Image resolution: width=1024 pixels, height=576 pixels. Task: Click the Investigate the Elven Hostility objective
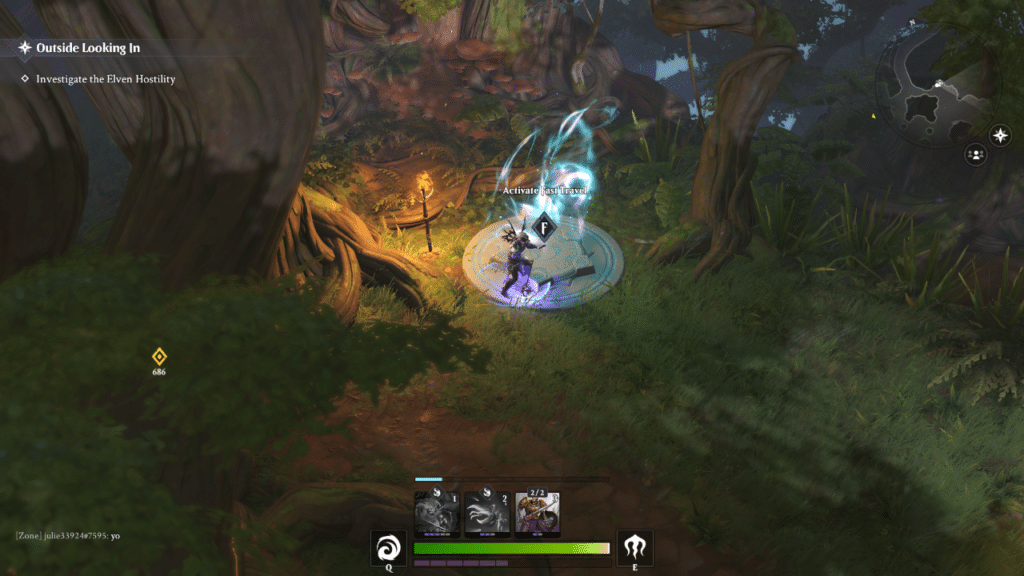pyautogui.click(x=105, y=79)
